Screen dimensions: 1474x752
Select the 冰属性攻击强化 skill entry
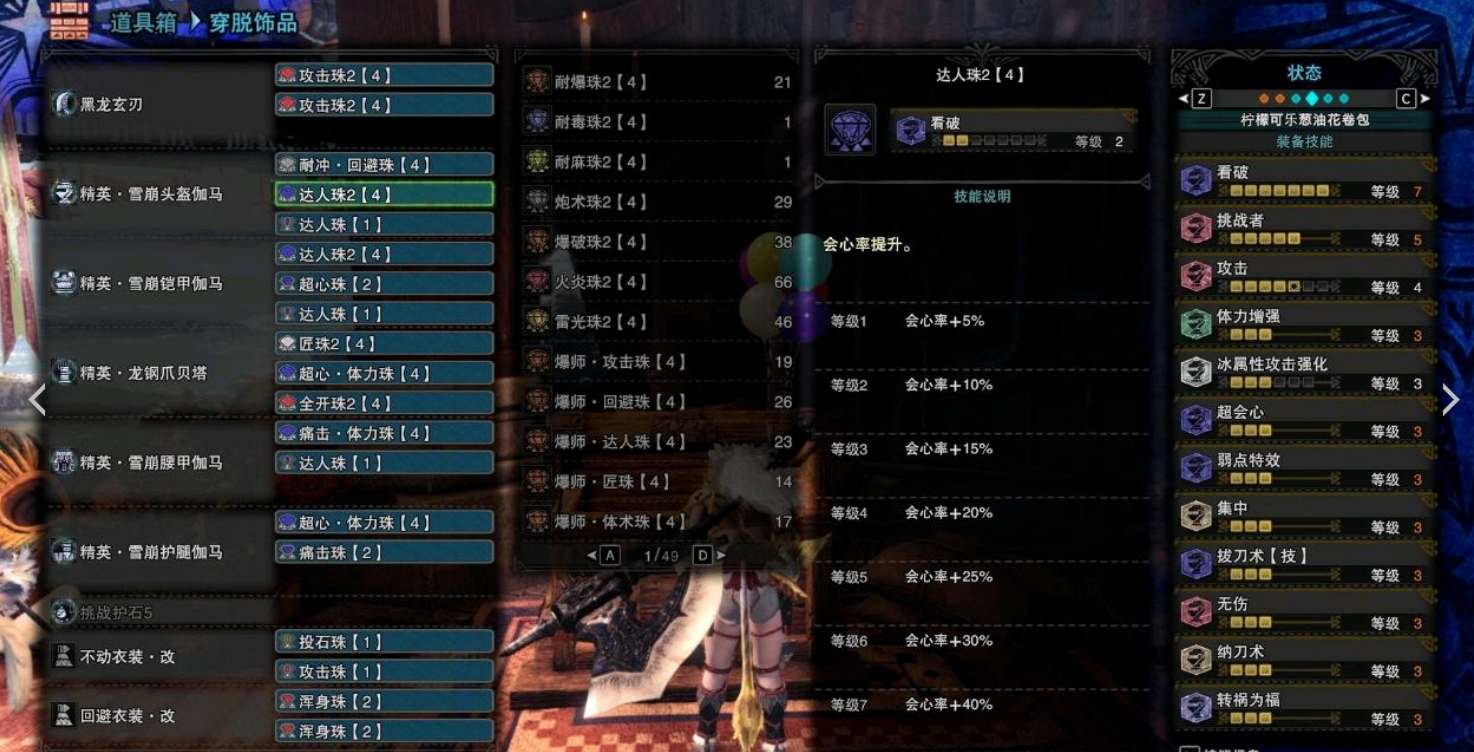pos(1304,371)
